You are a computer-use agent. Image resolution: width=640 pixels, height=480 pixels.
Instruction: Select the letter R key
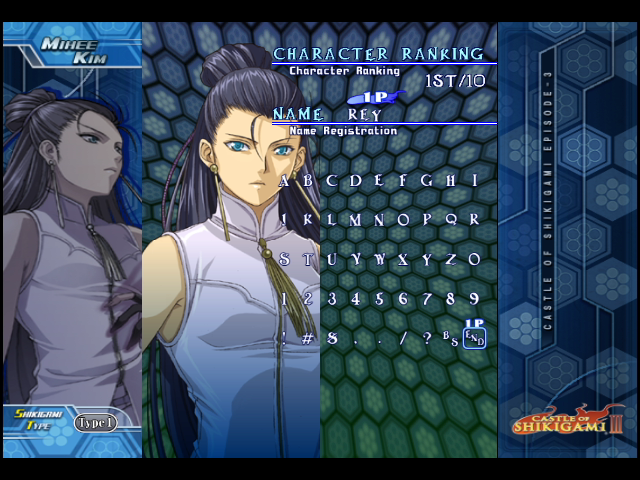click(476, 220)
